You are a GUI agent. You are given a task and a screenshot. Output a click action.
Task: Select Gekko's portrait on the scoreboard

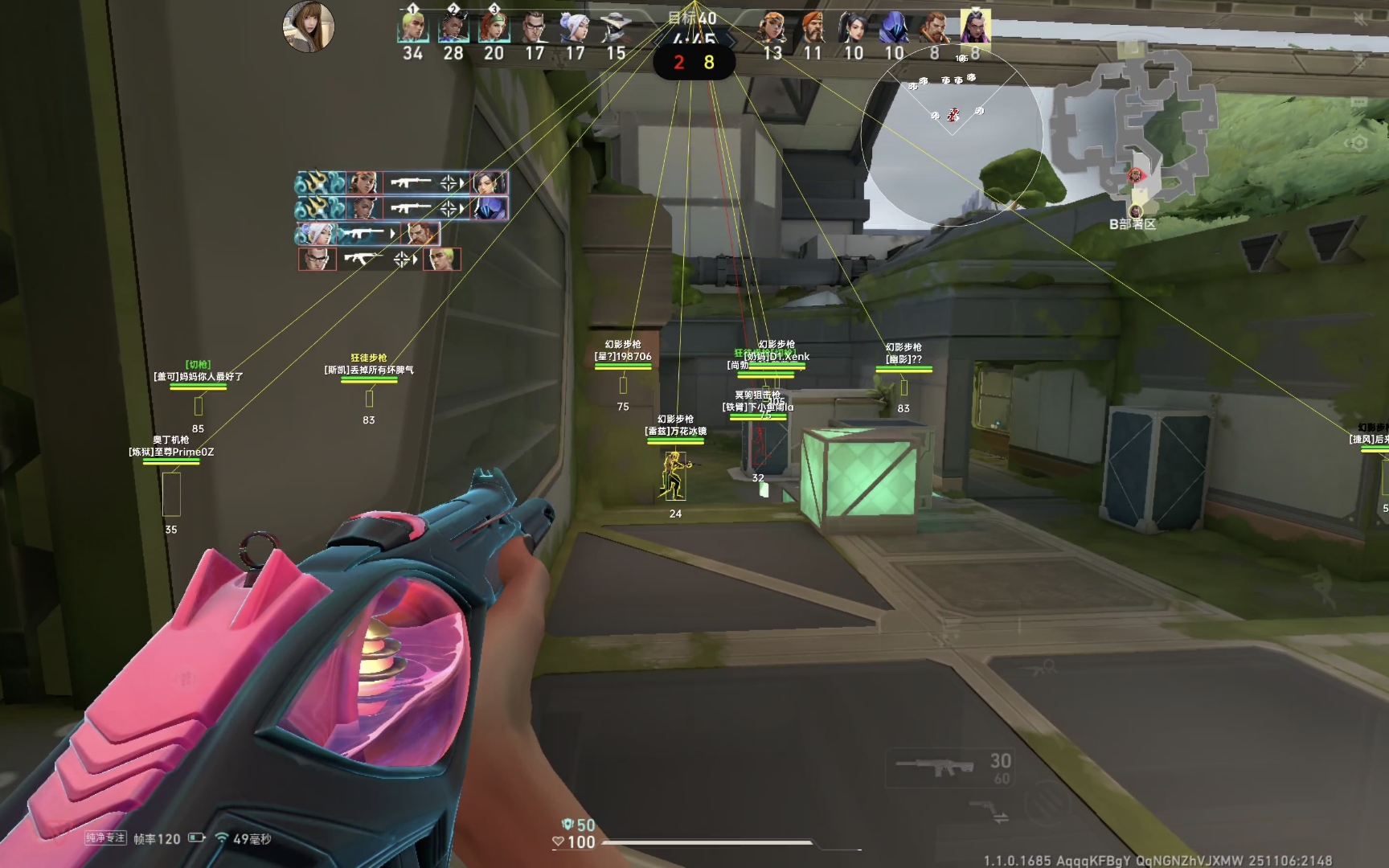[412, 29]
